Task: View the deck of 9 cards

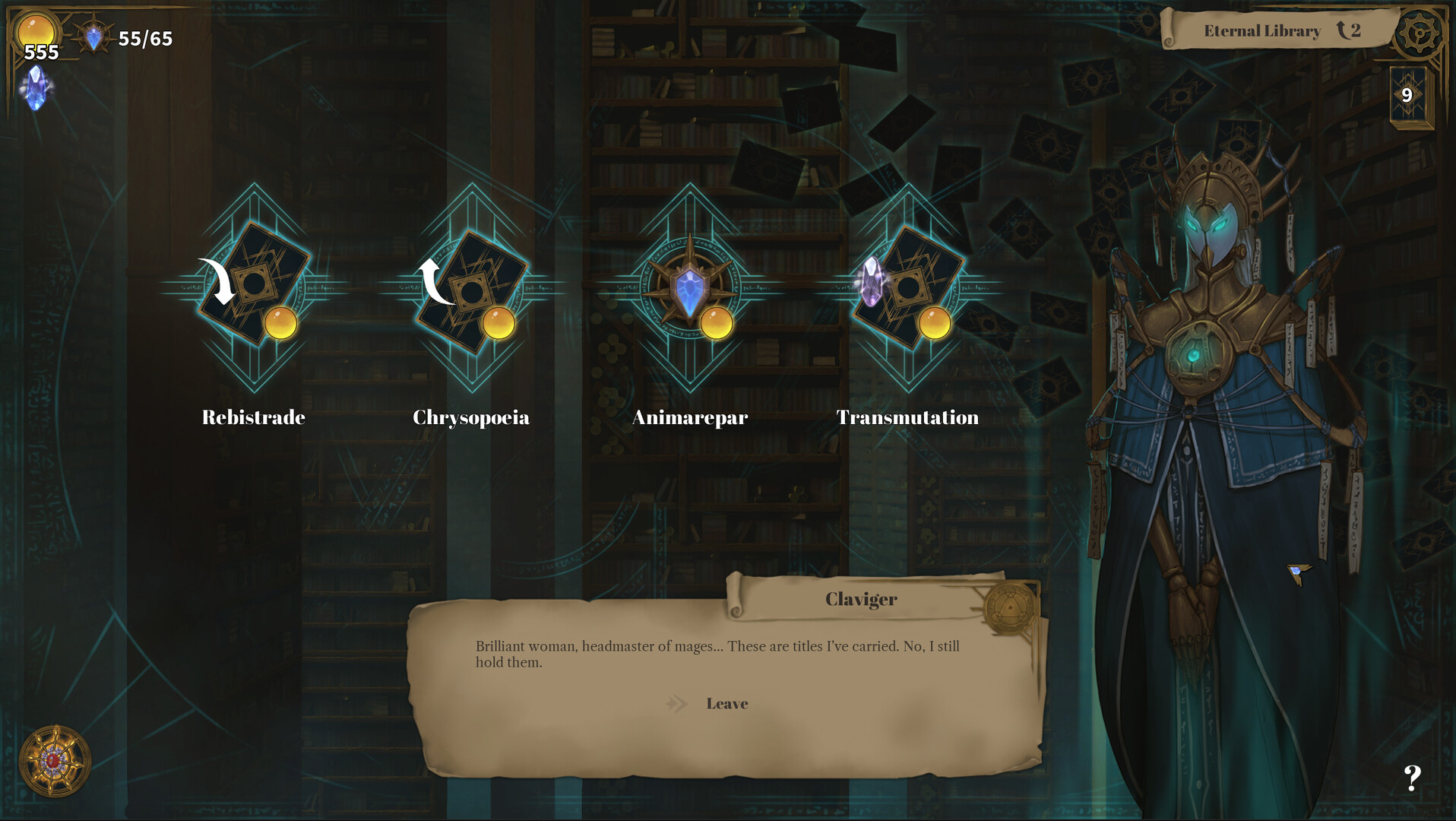Action: pos(1408,95)
